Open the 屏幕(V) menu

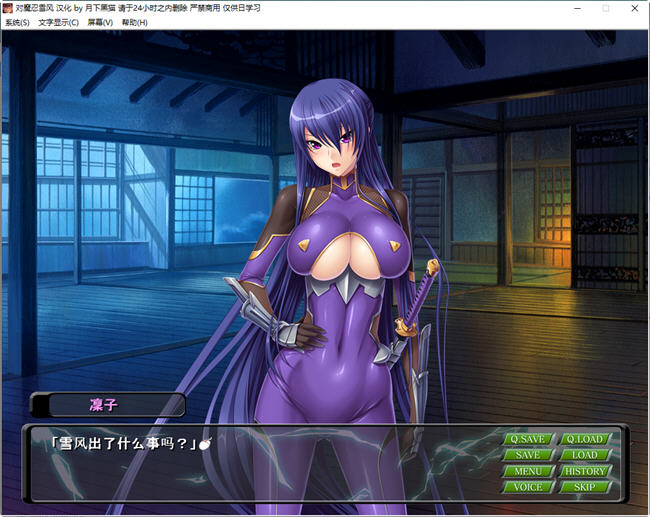[x=100, y=22]
